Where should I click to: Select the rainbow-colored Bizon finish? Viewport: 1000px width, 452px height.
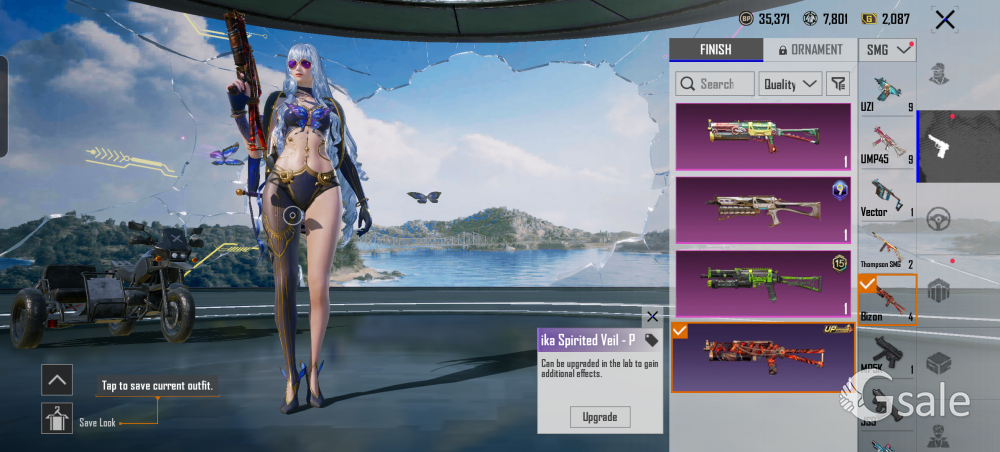pyautogui.click(x=764, y=136)
